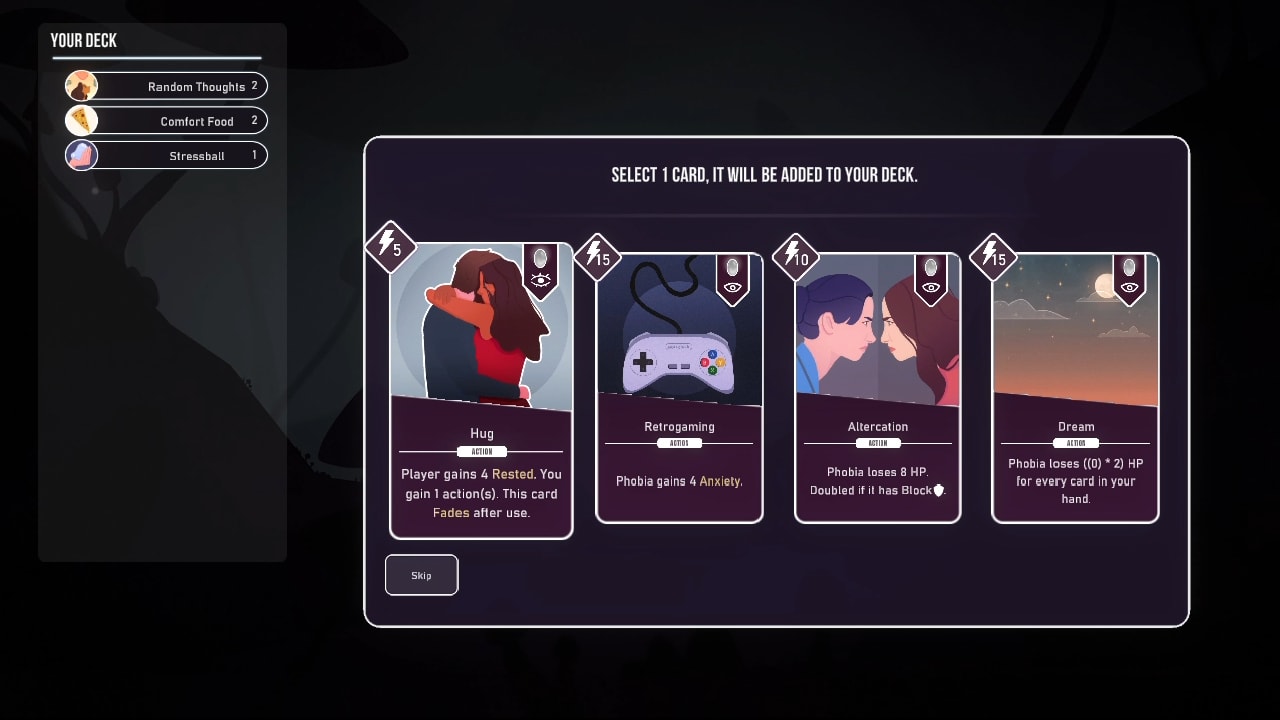This screenshot has height=720, width=1280.
Task: Toggle the eye preview on the Retrogaming card
Action: click(734, 283)
